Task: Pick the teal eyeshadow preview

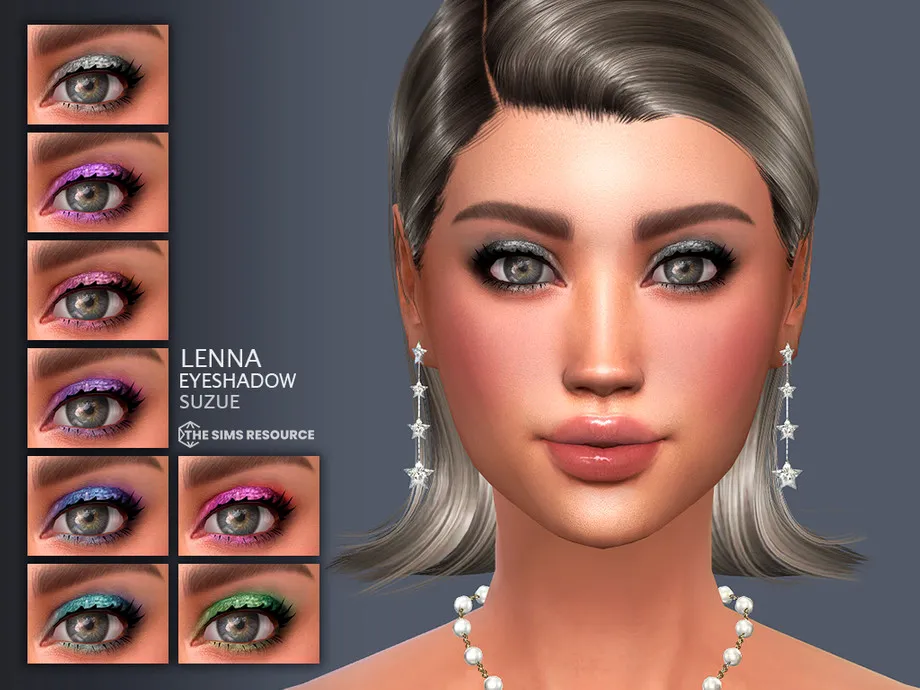Action: 98,612
